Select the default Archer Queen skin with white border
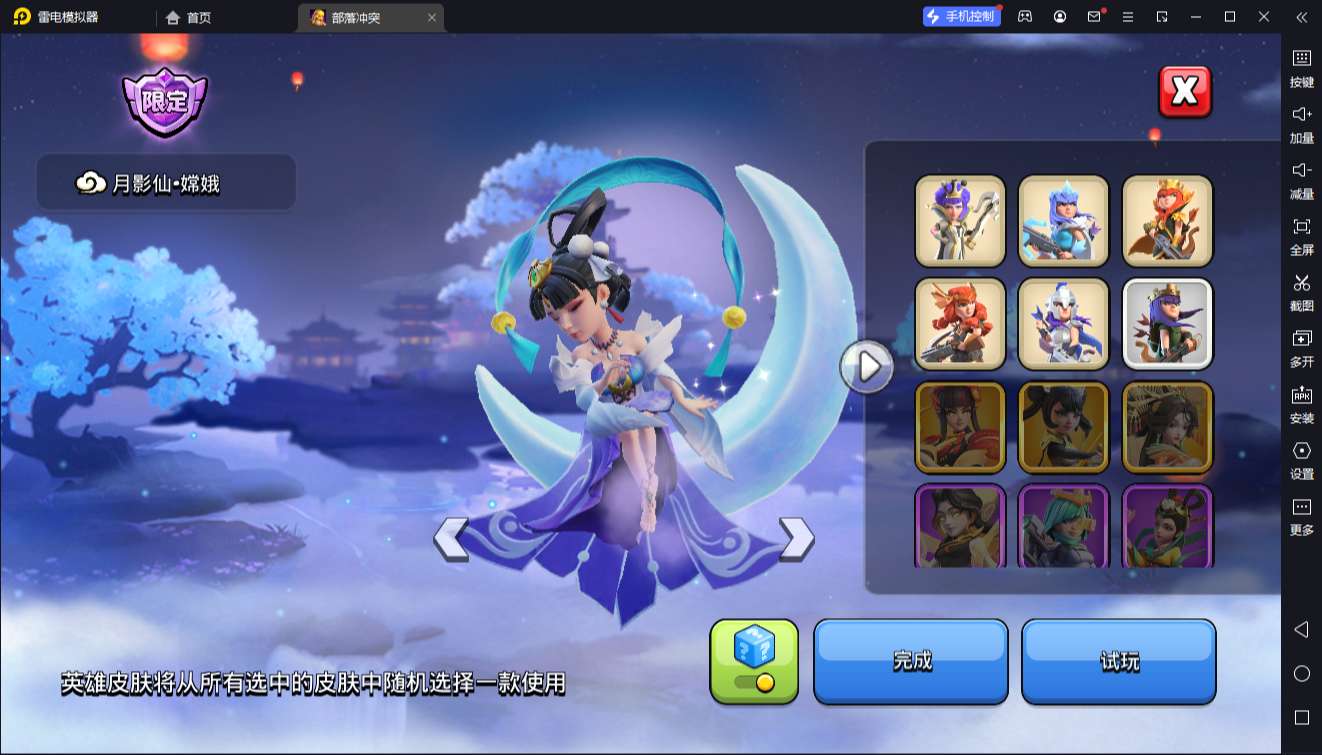Image resolution: width=1322 pixels, height=755 pixels. click(x=1168, y=323)
